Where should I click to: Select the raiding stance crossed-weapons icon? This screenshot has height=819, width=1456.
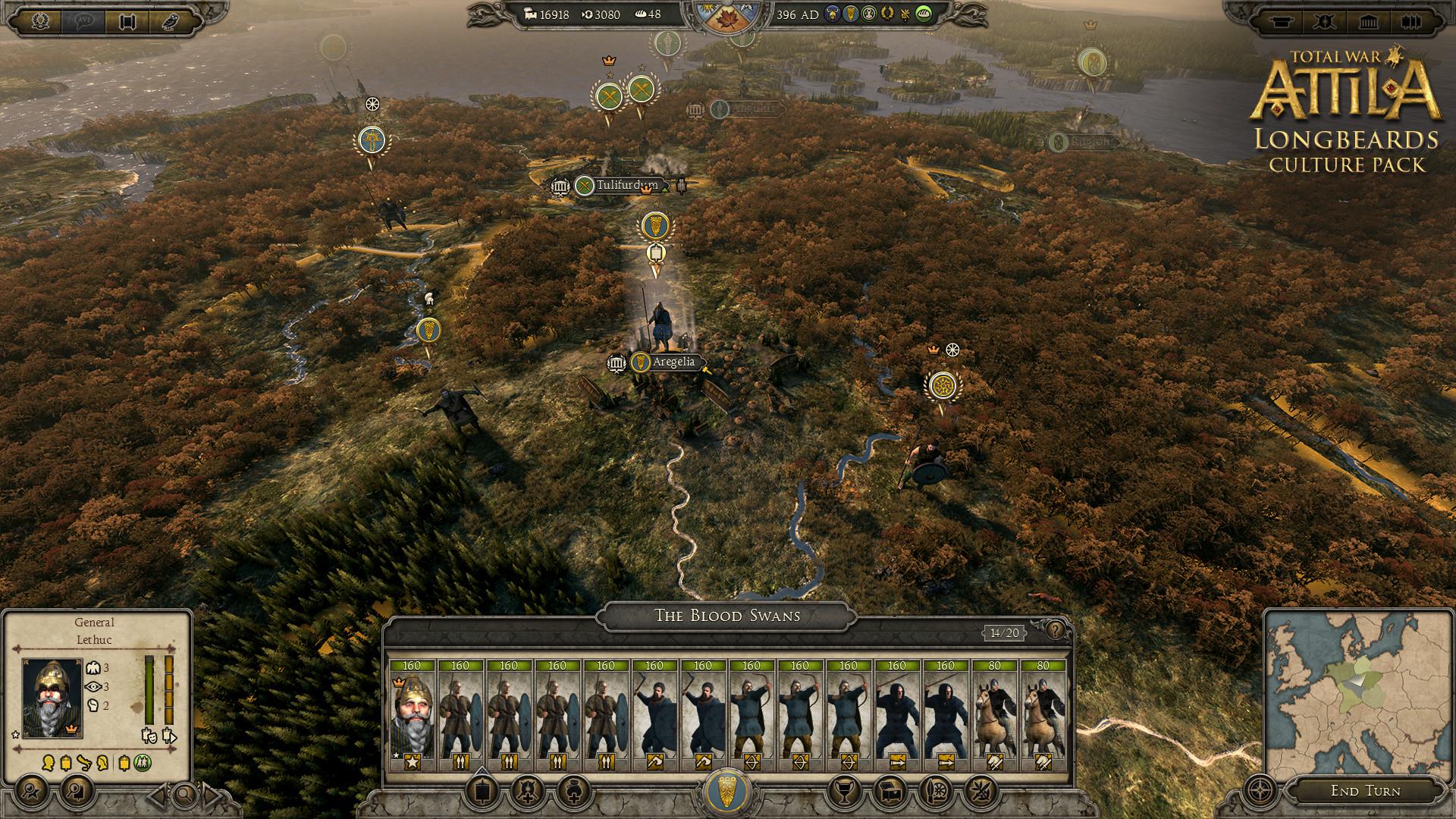(981, 793)
